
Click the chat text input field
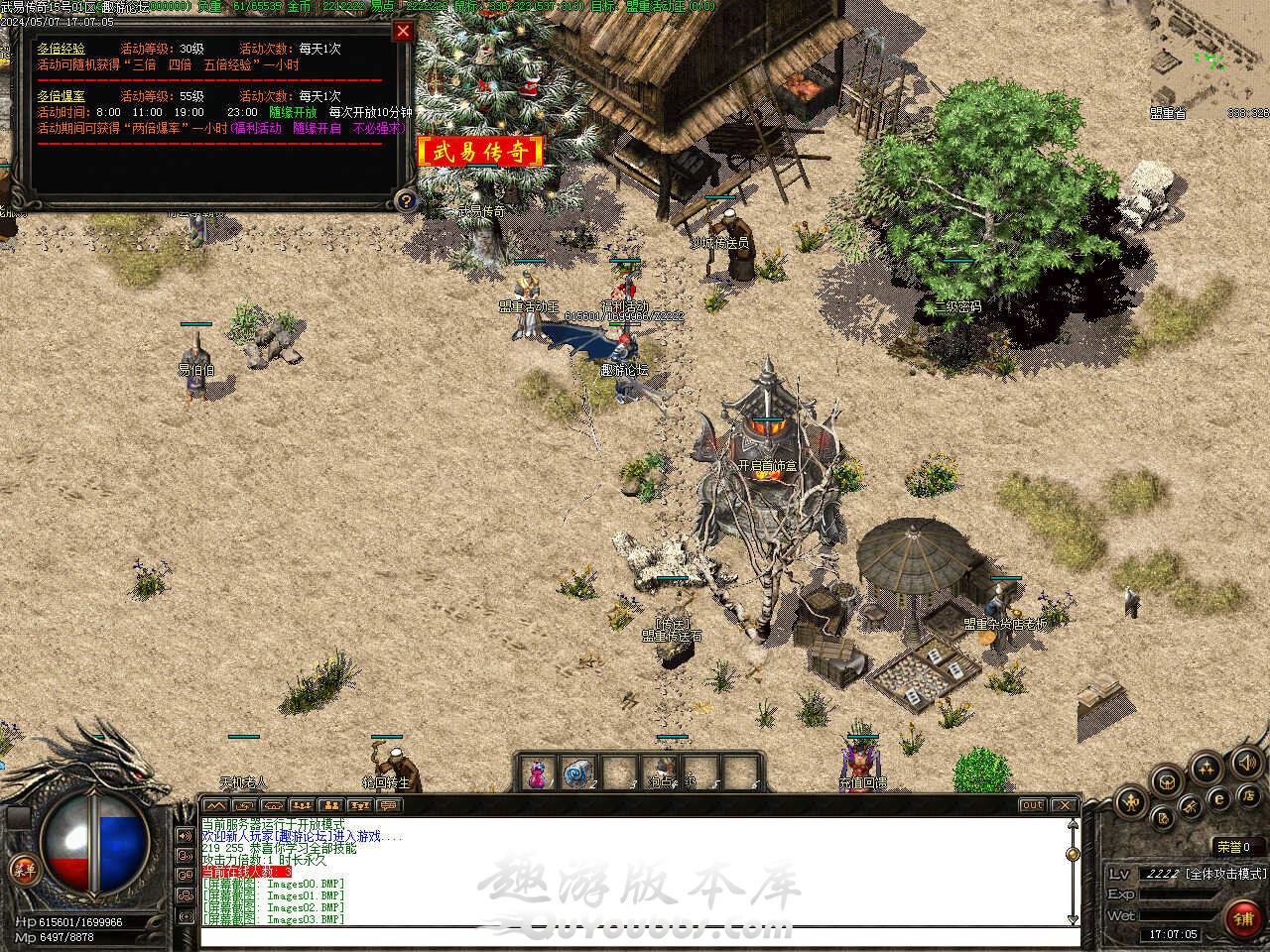(635, 937)
